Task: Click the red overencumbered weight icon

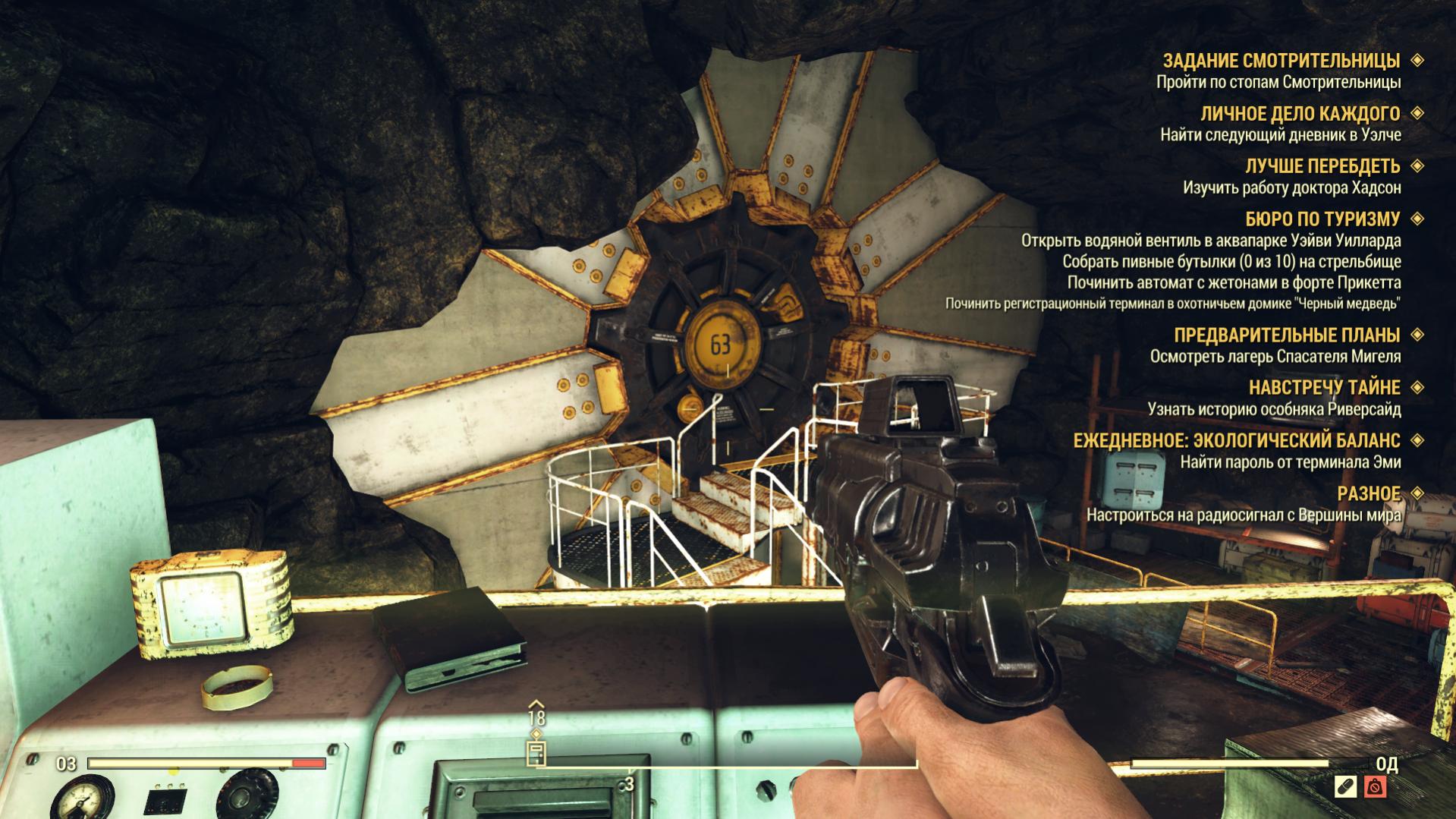Action: point(1375,787)
